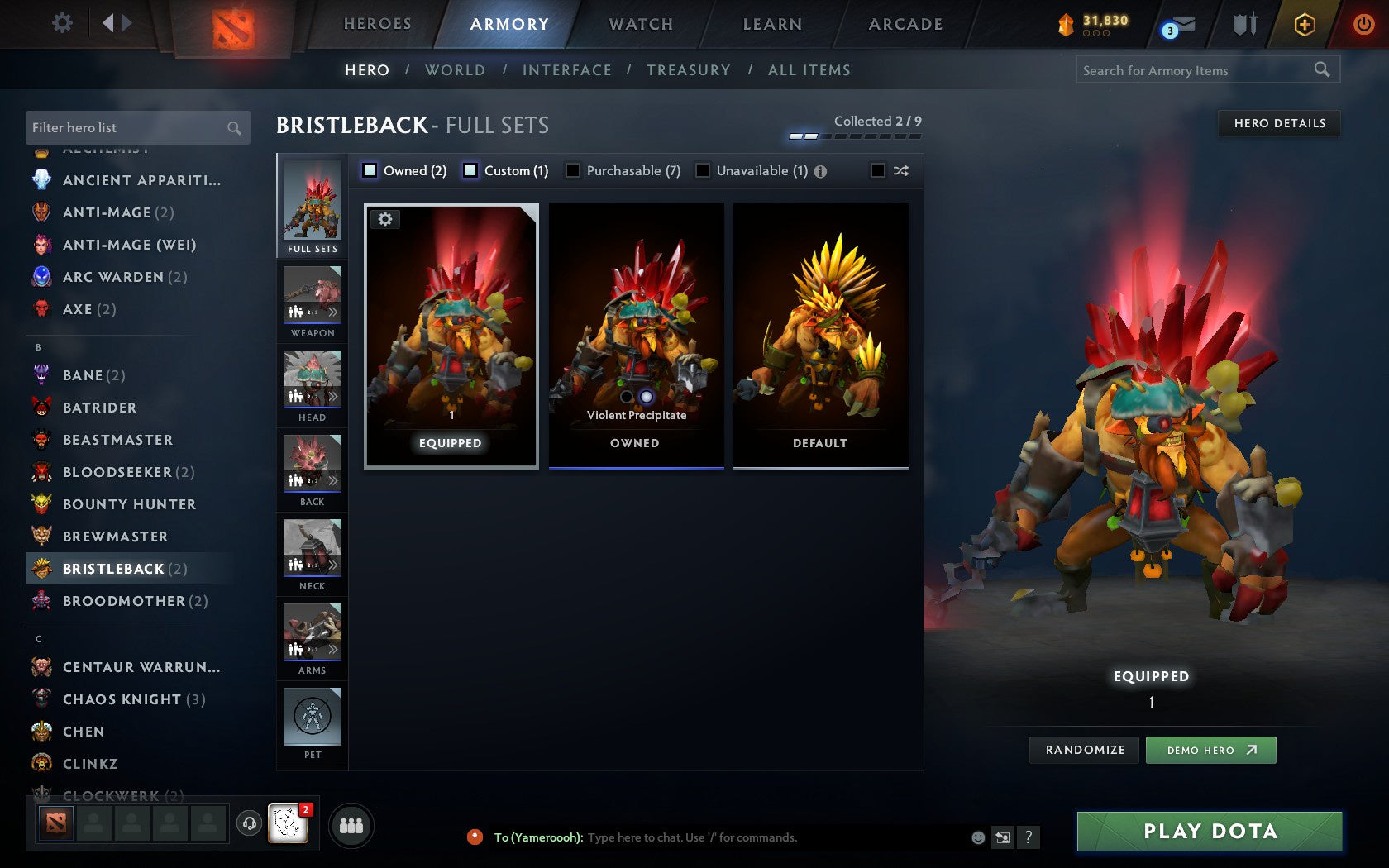1389x868 pixels.
Task: Click the Hero Details button
Action: click(1279, 123)
